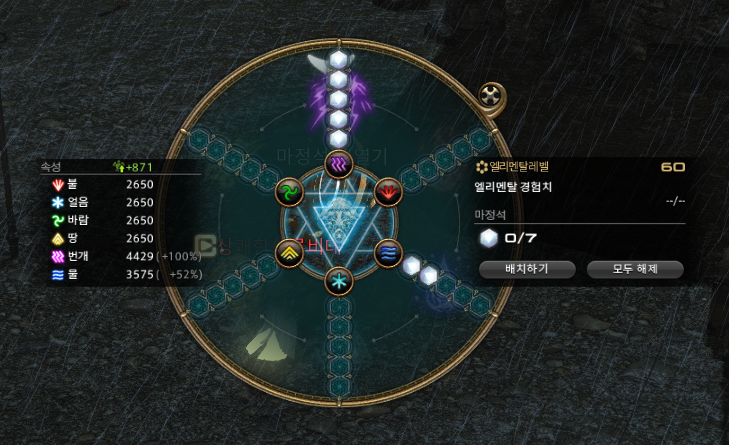This screenshot has height=445, width=729.
Task: Select the green wind element node
Action: [x=290, y=190]
